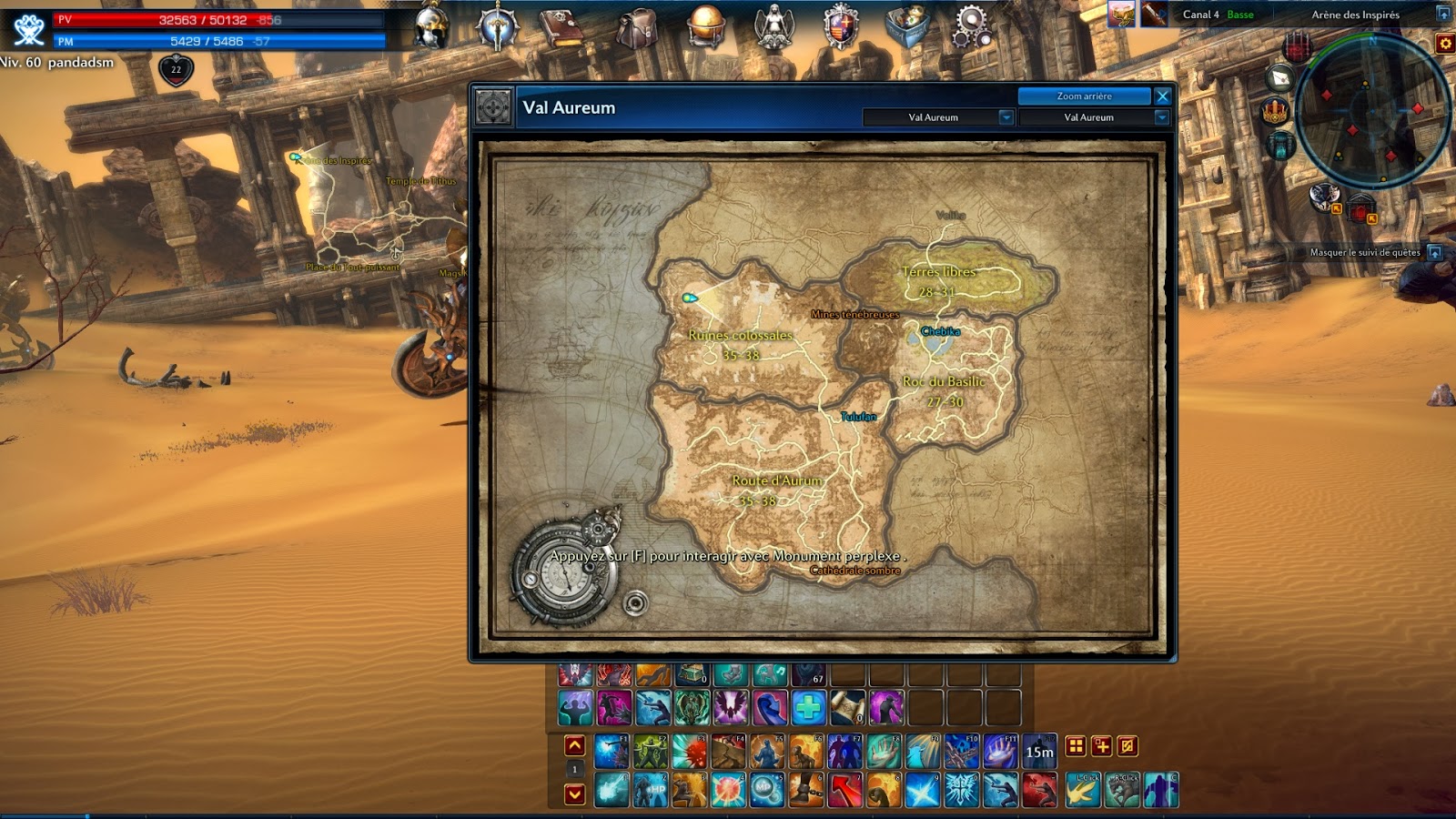Select Chebika on the Val Aureum map

click(x=940, y=332)
